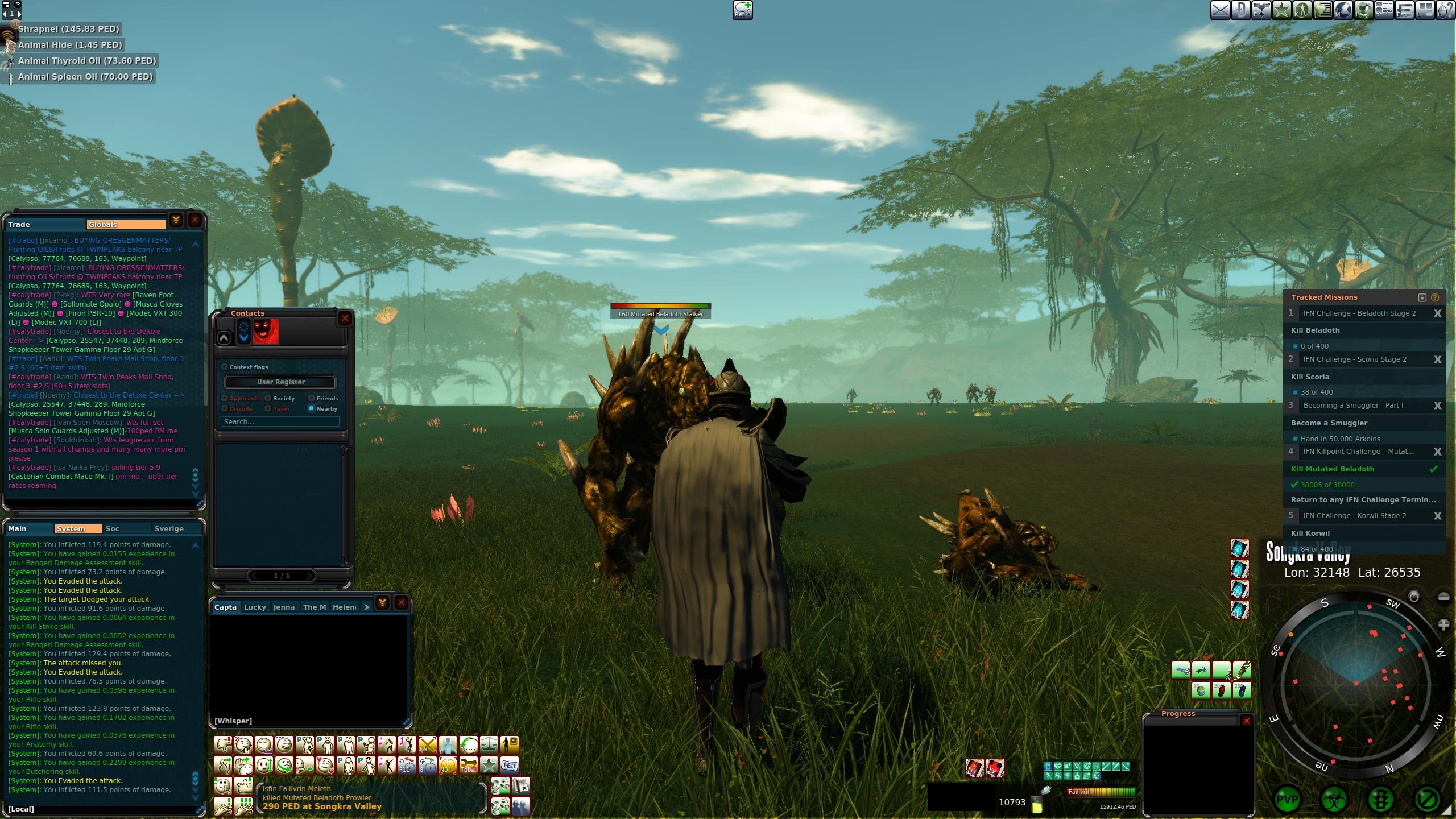Zoom in the radar with plus button
The width and height of the screenshot is (1456, 819).
tap(1443, 625)
